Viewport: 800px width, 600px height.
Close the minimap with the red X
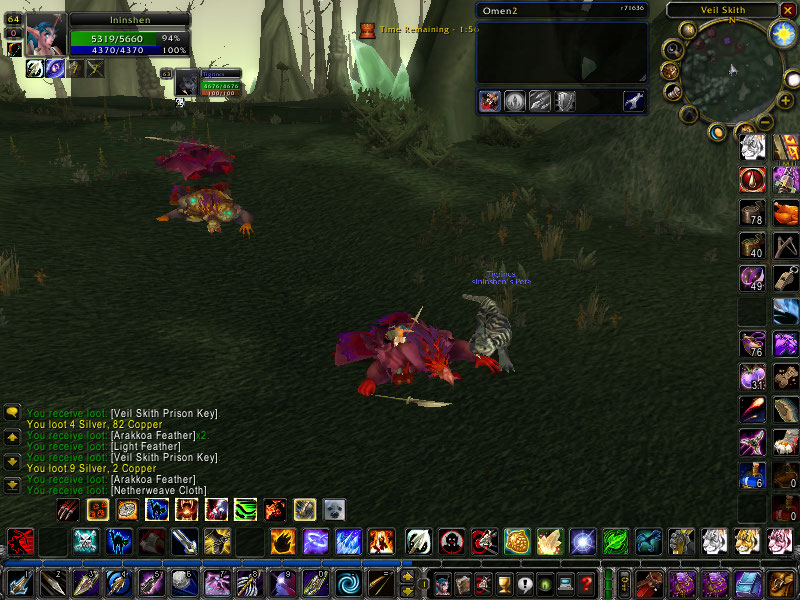tap(788, 10)
